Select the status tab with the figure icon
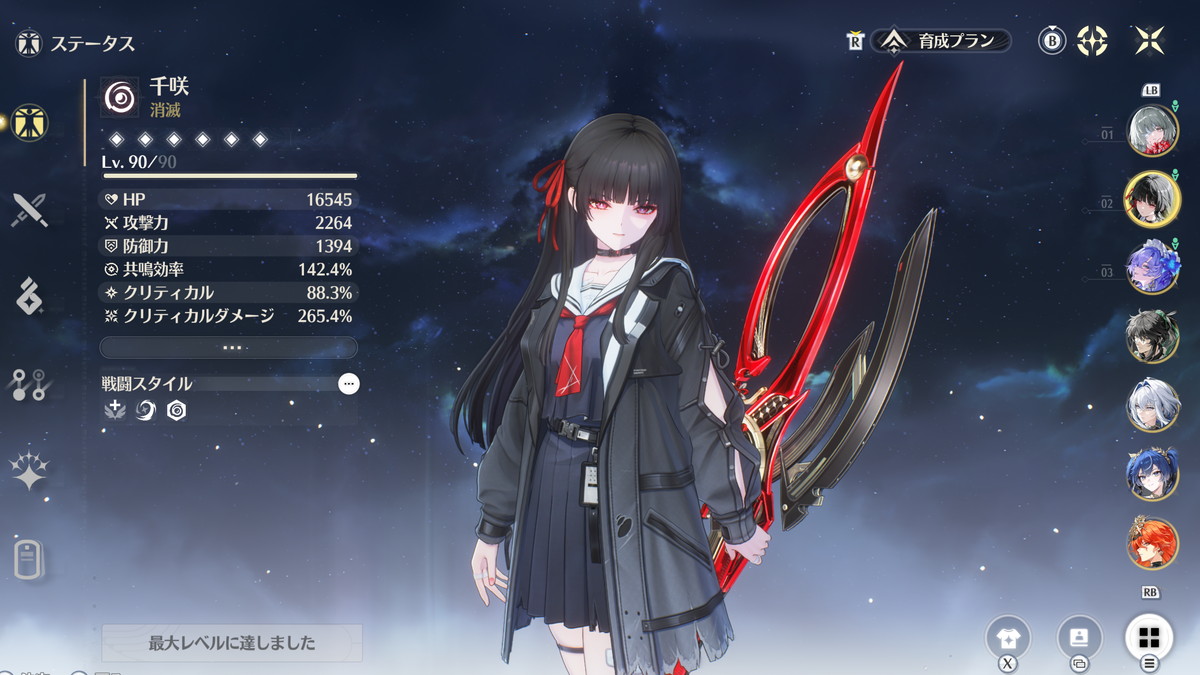1200x675 pixels. [x=30, y=124]
